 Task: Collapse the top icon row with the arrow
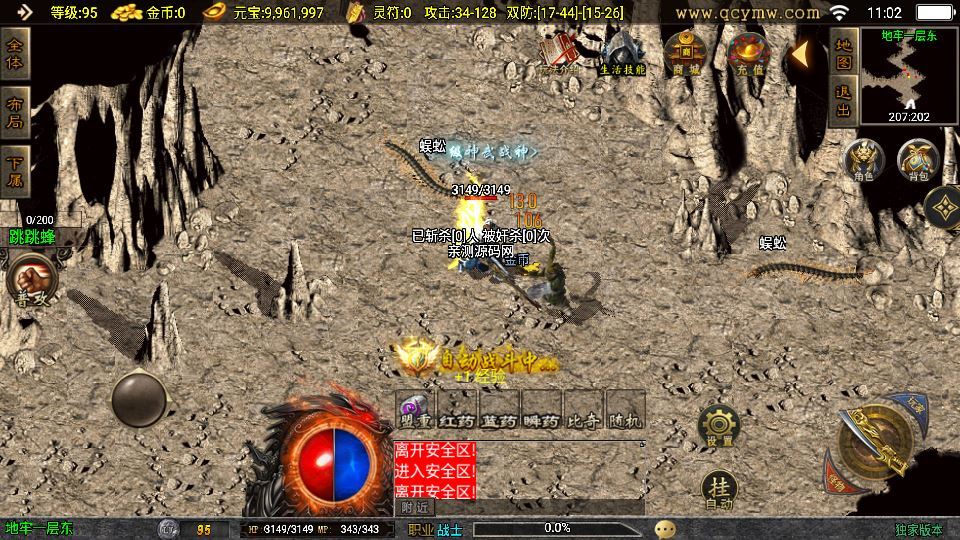point(801,53)
